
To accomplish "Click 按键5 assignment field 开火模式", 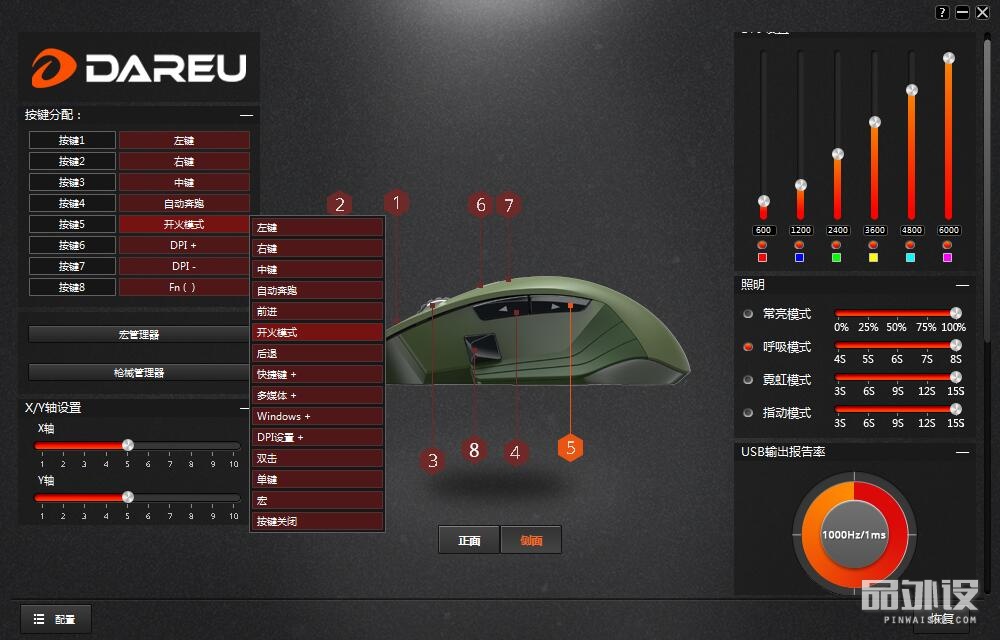I will pos(184,224).
